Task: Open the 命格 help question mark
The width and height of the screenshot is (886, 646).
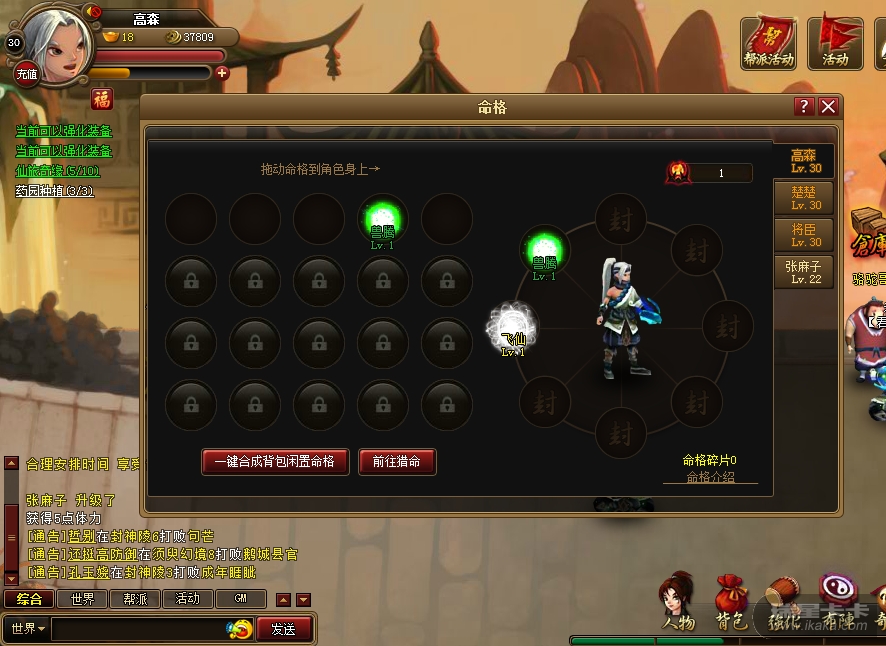Action: 804,107
